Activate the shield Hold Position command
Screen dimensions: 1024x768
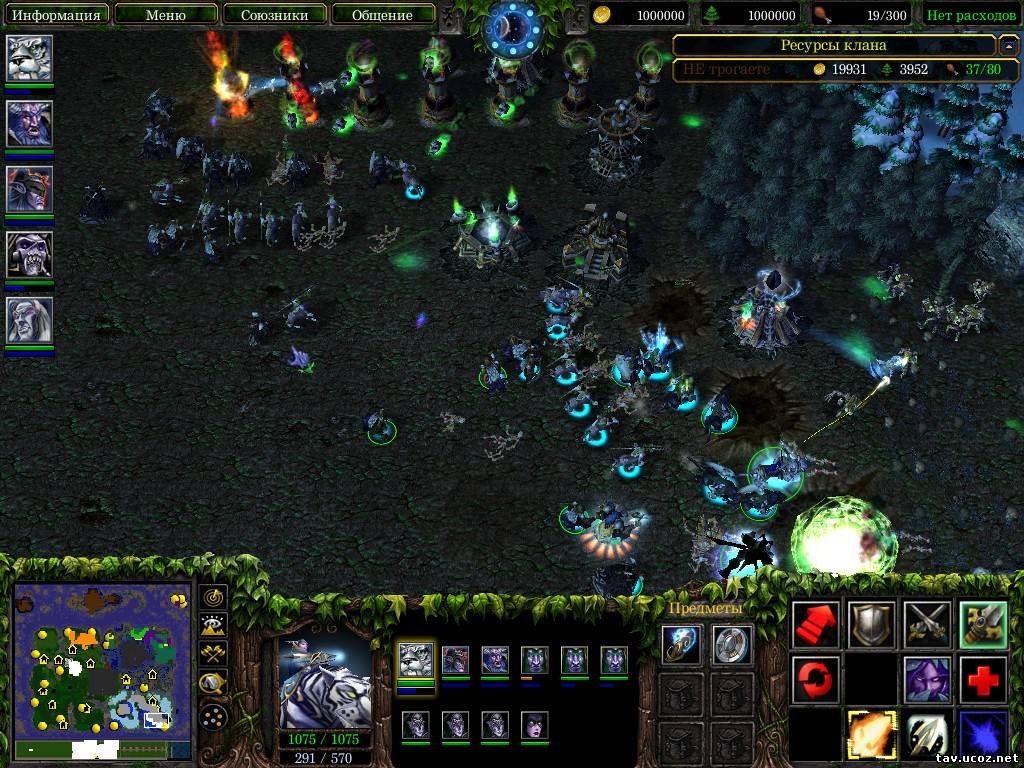point(871,624)
